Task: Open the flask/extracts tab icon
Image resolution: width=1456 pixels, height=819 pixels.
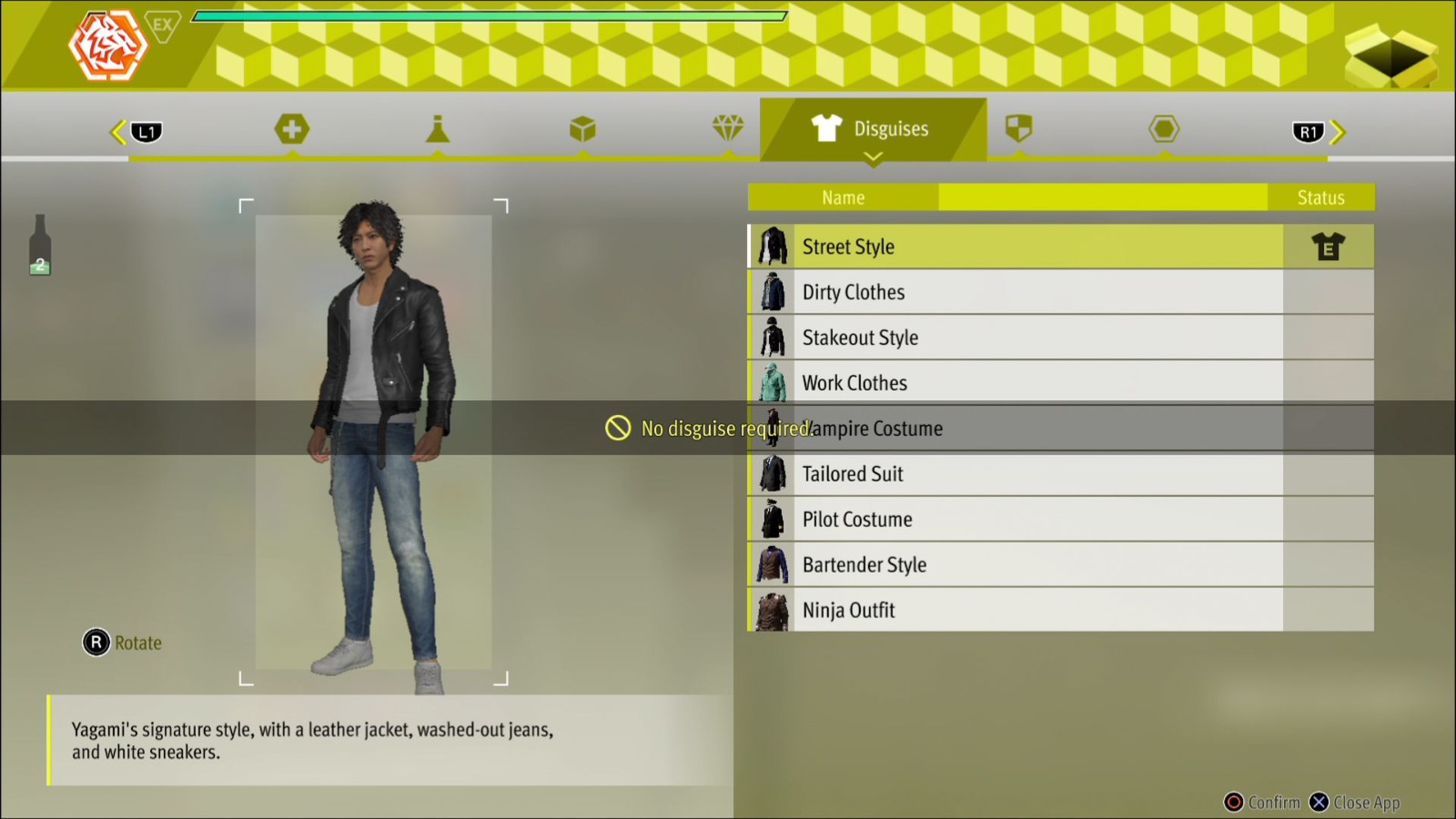Action: tap(438, 128)
